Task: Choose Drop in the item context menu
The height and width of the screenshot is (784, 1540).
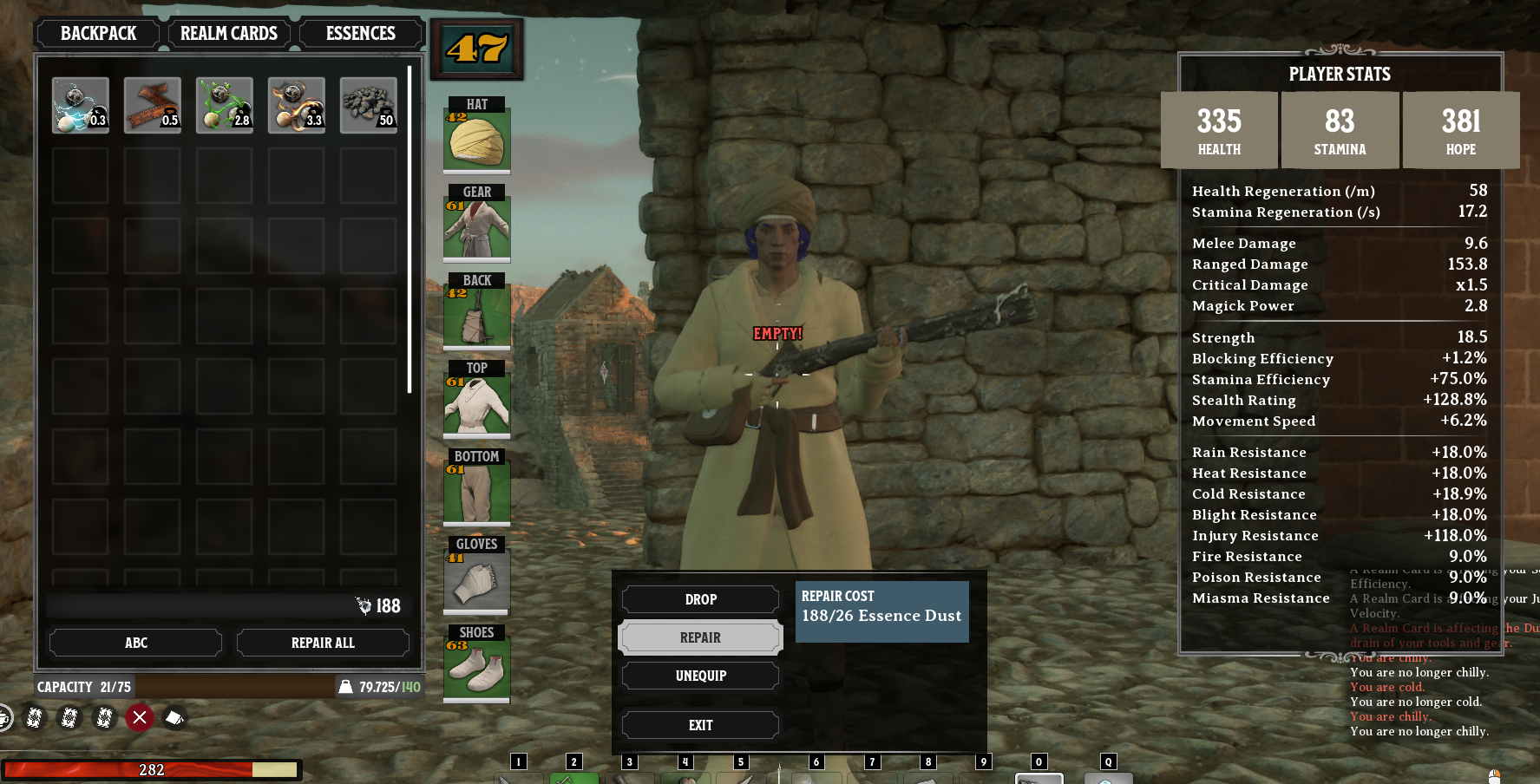Action: pyautogui.click(x=700, y=599)
